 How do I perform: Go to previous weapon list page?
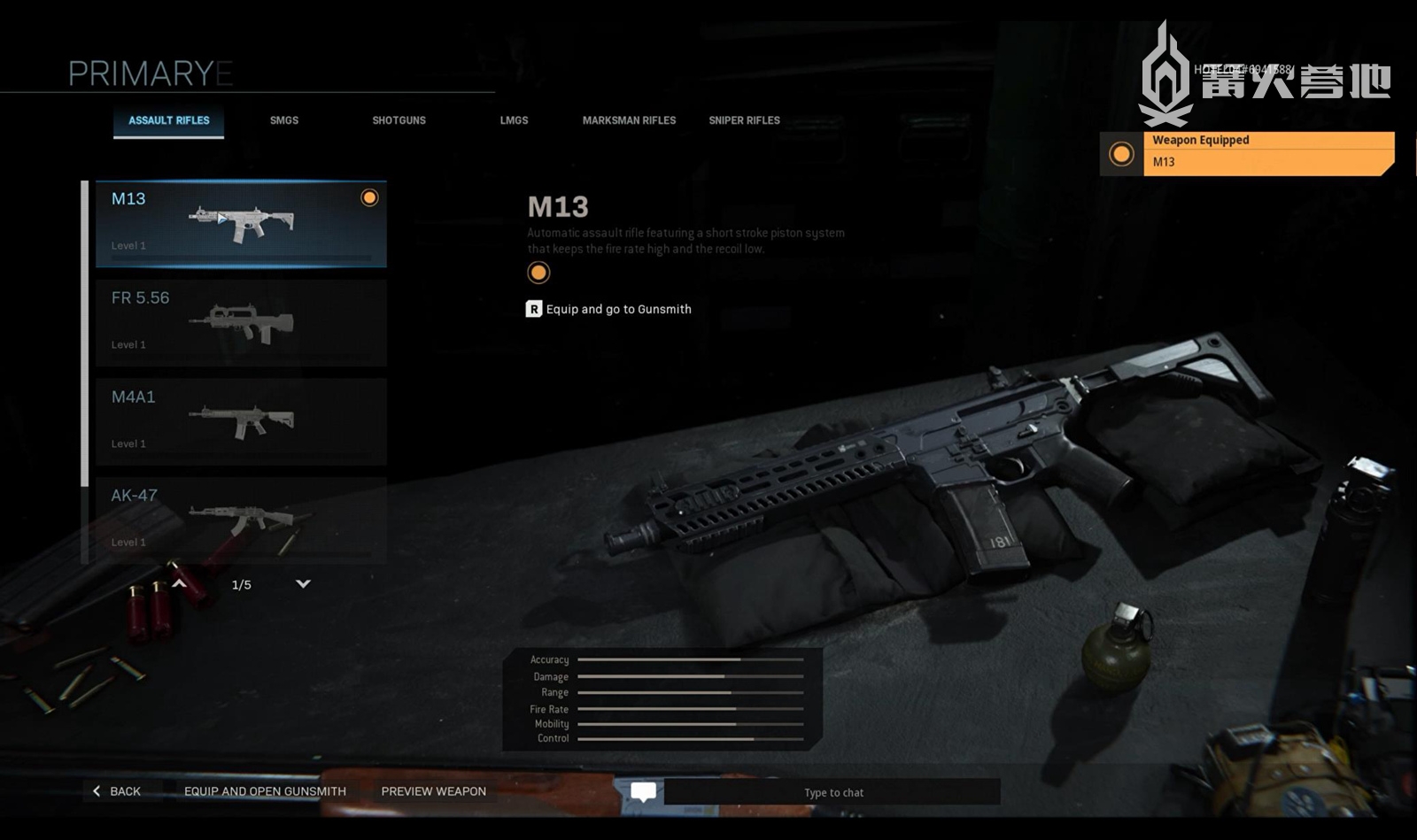point(180,584)
